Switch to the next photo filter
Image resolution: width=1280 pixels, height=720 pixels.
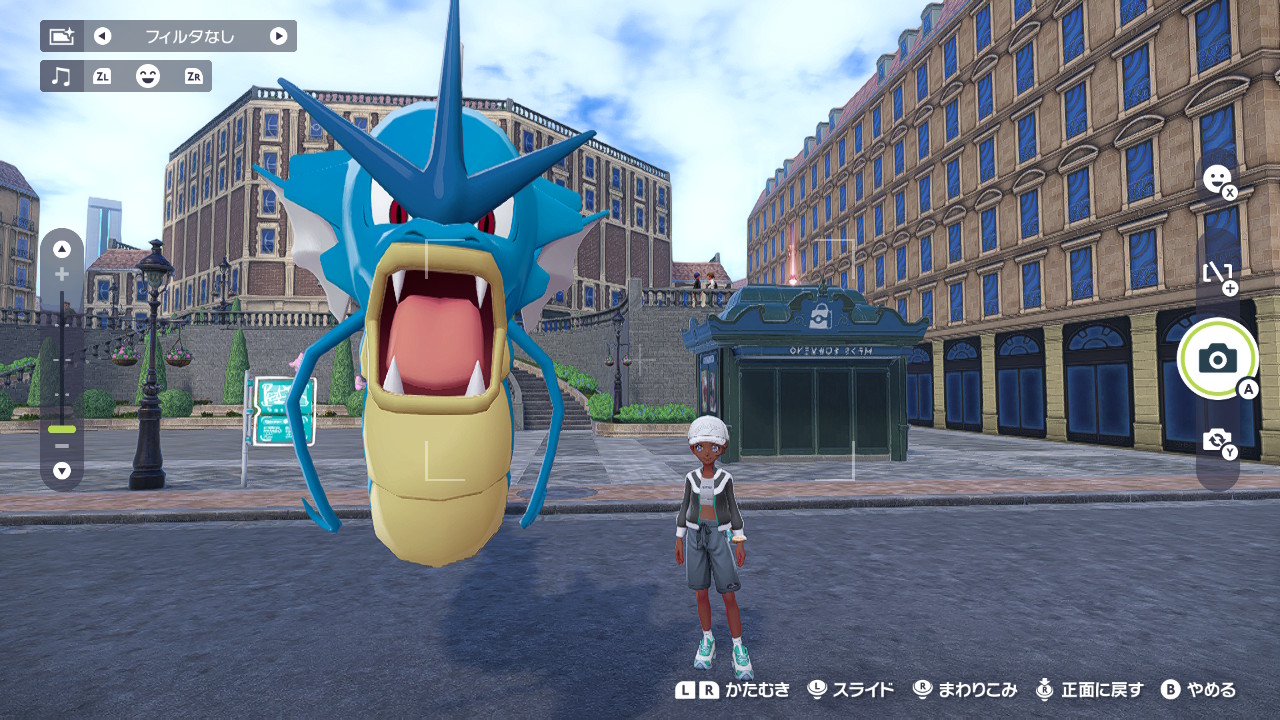(x=278, y=37)
